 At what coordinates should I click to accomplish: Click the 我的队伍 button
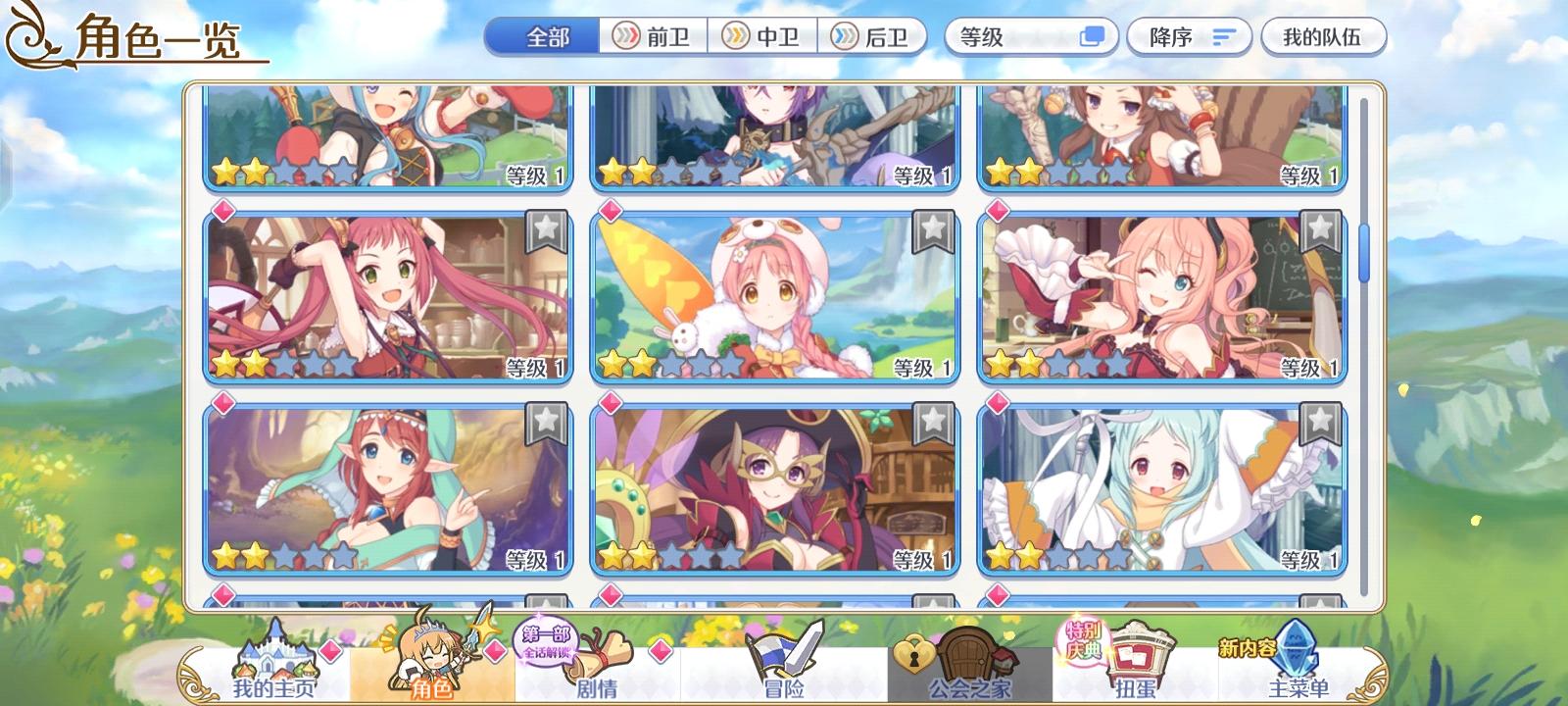click(x=1325, y=35)
